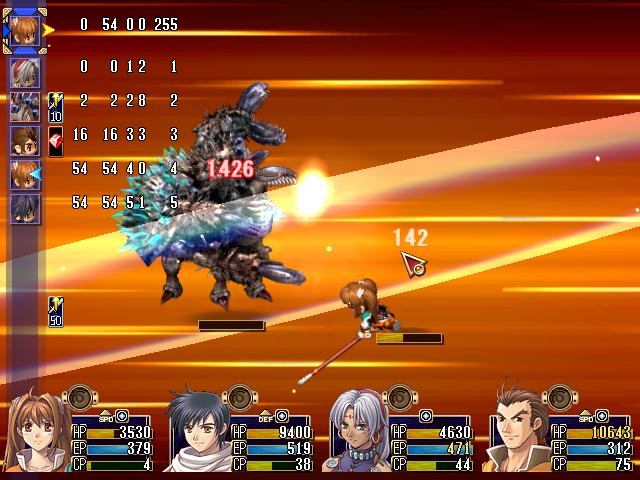
Task: Select the brown-haired Zin icon in the turn order
Action: [25, 140]
